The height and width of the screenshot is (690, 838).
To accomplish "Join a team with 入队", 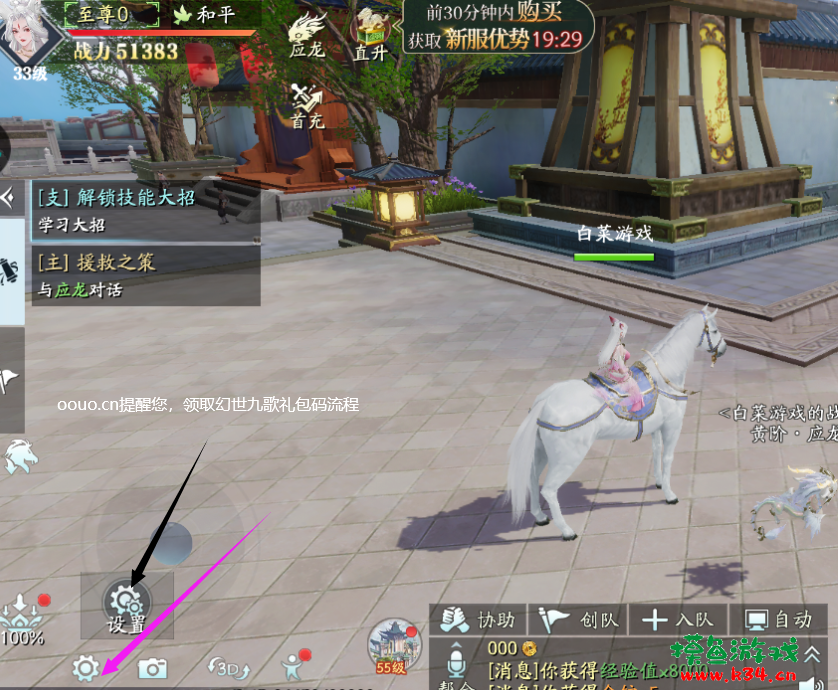I will tap(678, 620).
